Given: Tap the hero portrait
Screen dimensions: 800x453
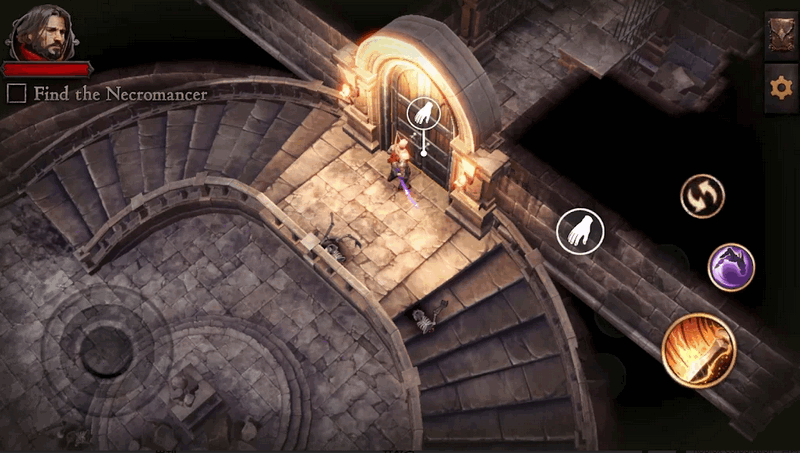Looking at the screenshot, I should (x=45, y=31).
